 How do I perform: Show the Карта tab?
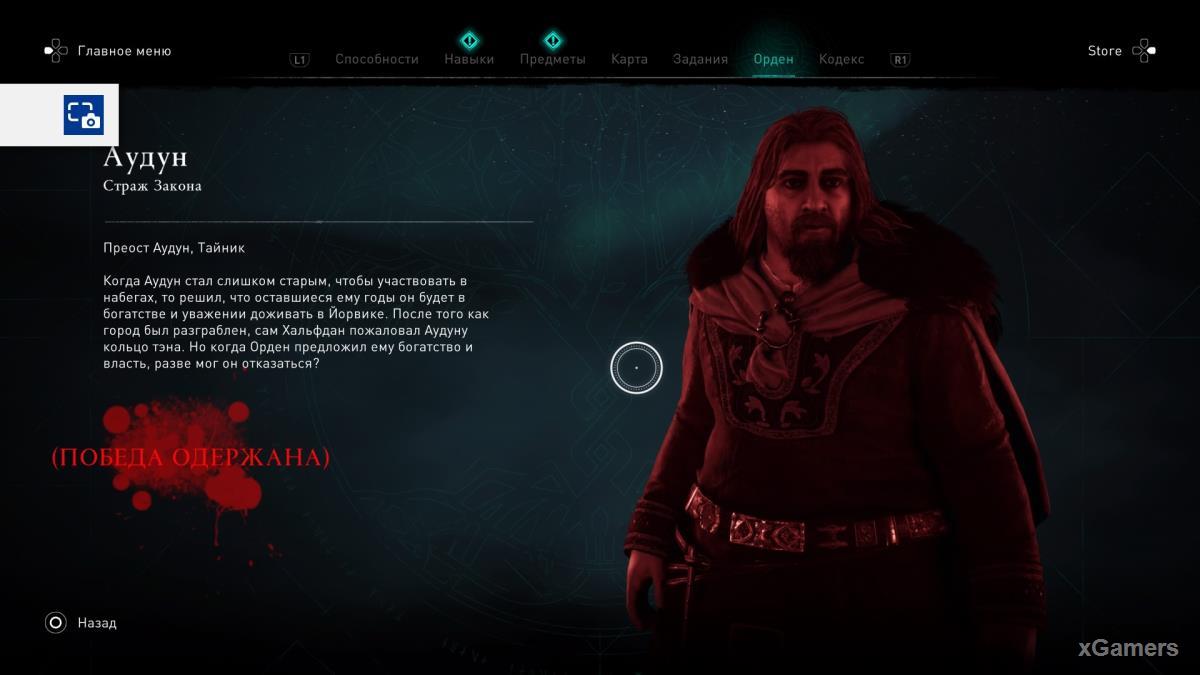(x=629, y=59)
